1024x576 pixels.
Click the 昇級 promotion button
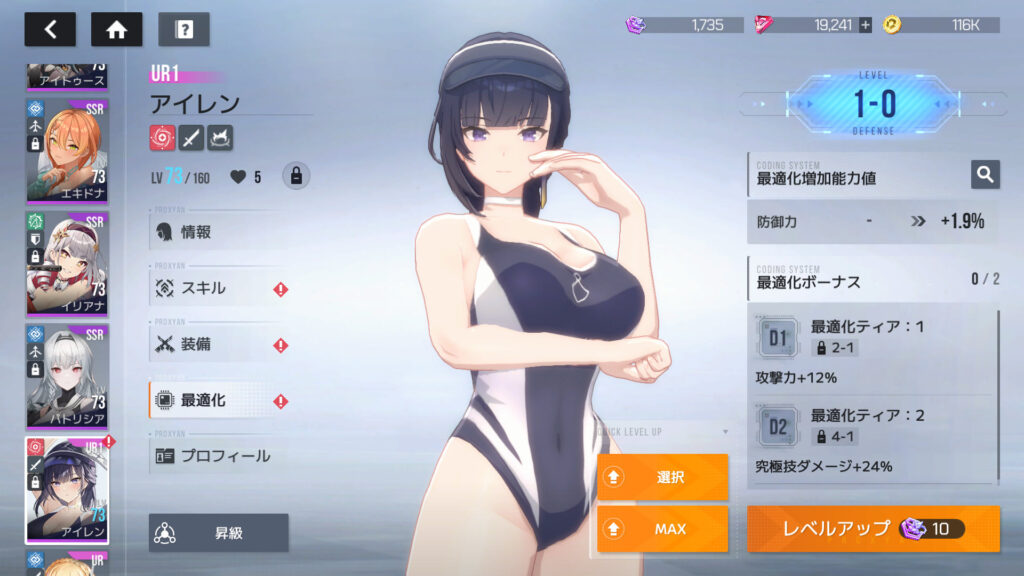[219, 533]
